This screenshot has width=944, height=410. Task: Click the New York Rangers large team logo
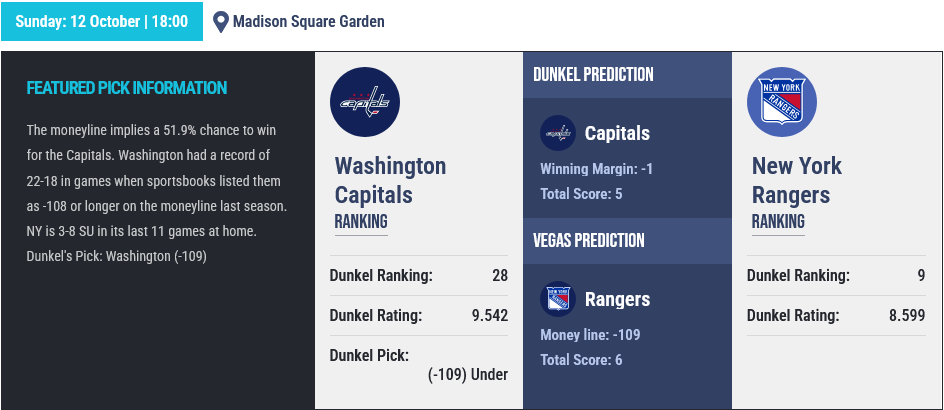tap(782, 102)
